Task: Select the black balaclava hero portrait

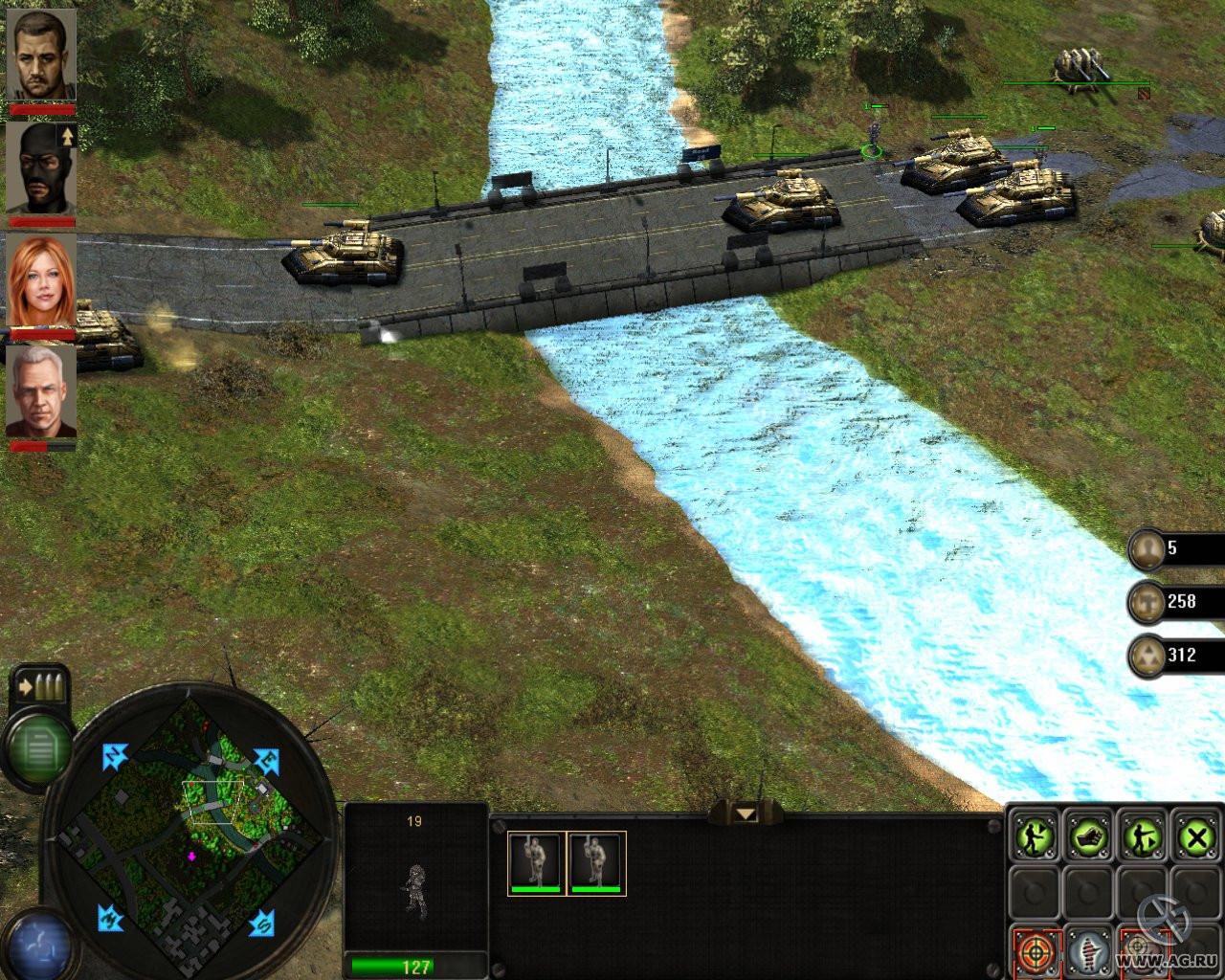Action: (x=41, y=168)
